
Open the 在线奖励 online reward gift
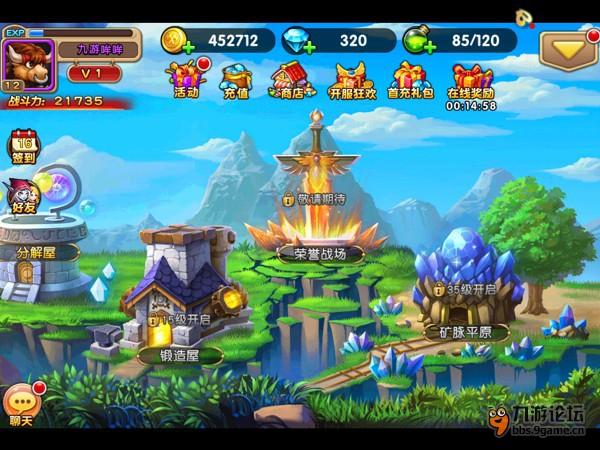(x=472, y=79)
